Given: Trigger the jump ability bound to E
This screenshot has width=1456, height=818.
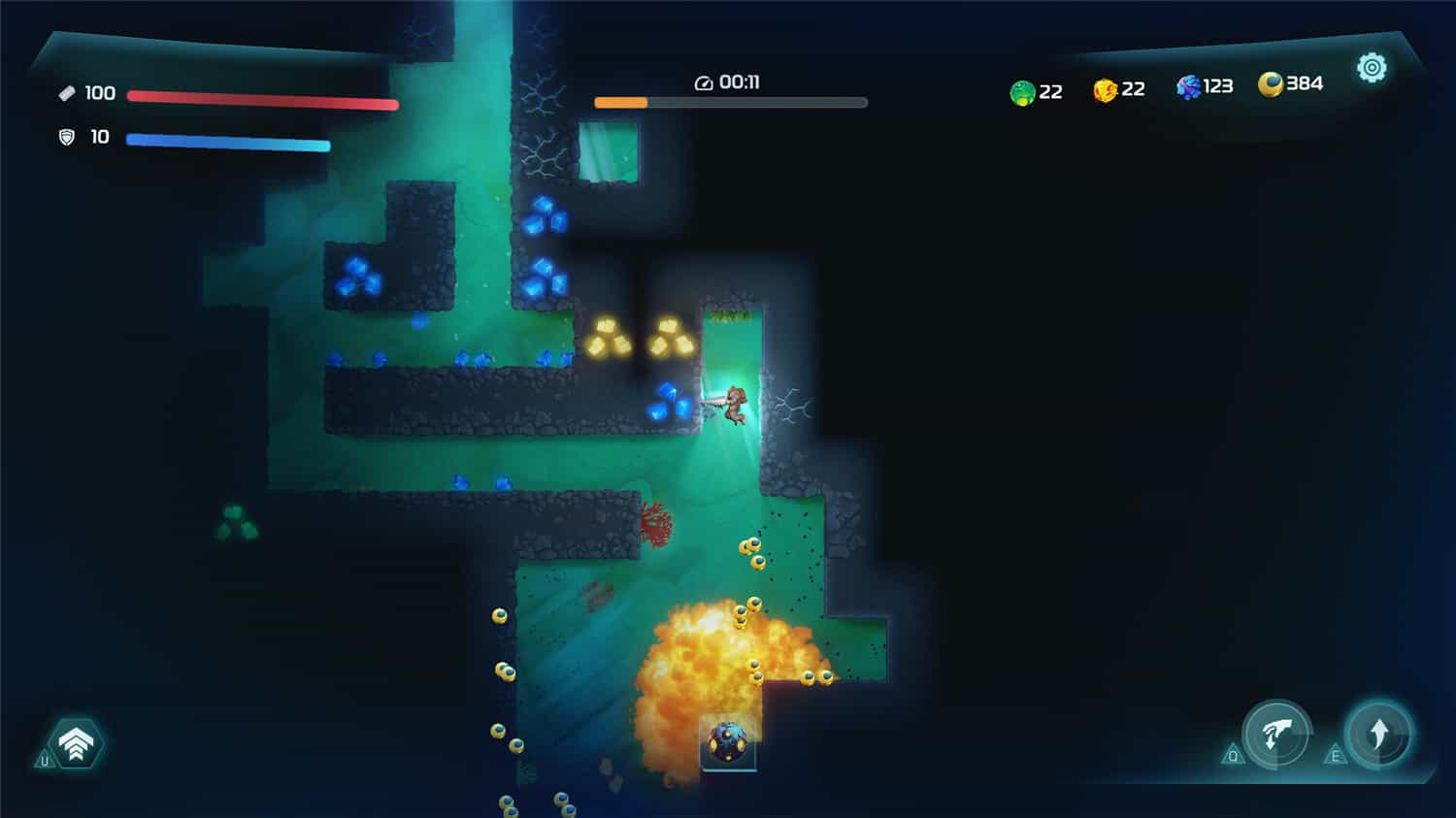Looking at the screenshot, I should pyautogui.click(x=1382, y=733).
